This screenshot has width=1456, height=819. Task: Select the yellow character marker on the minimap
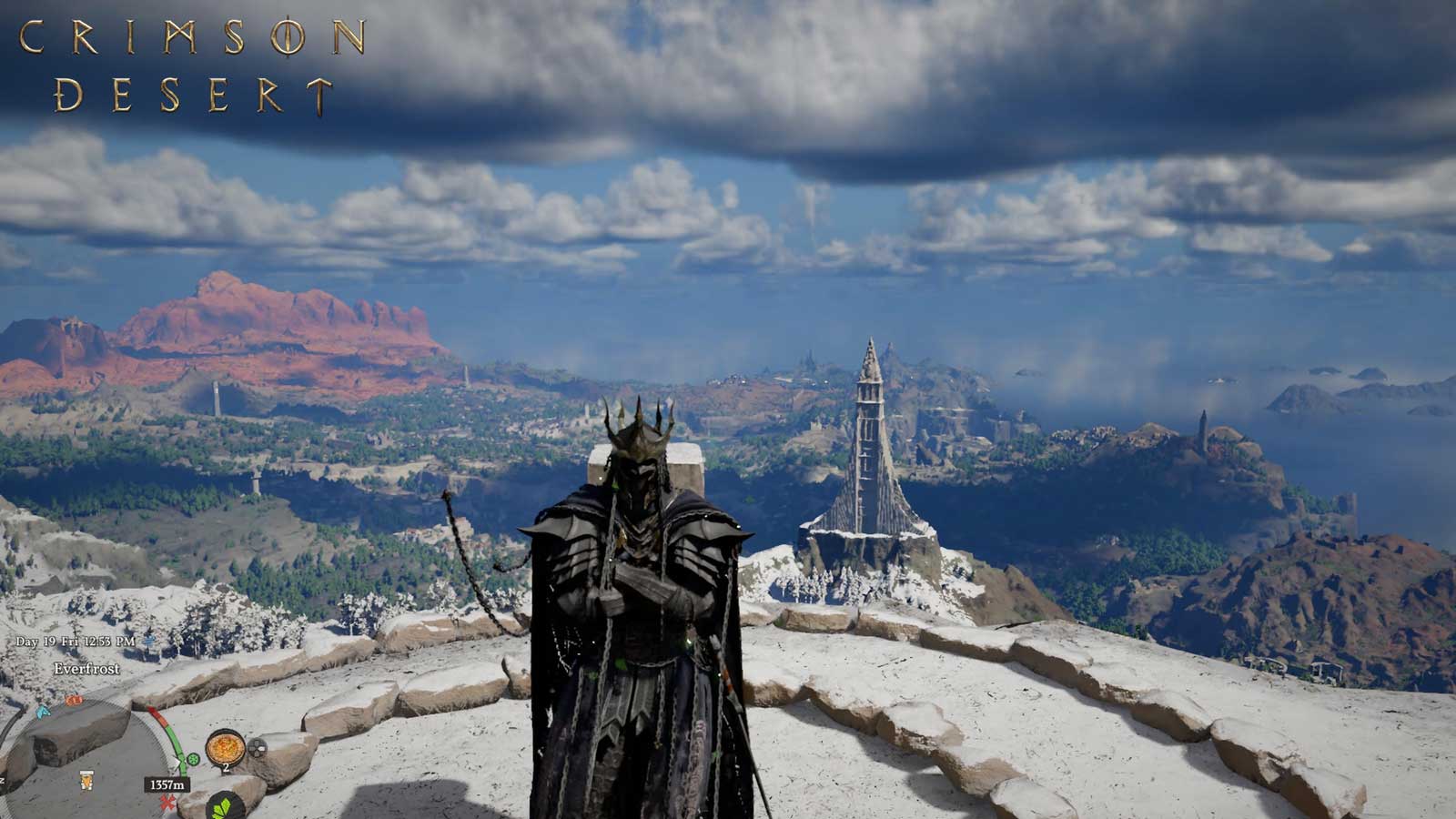coord(86,781)
